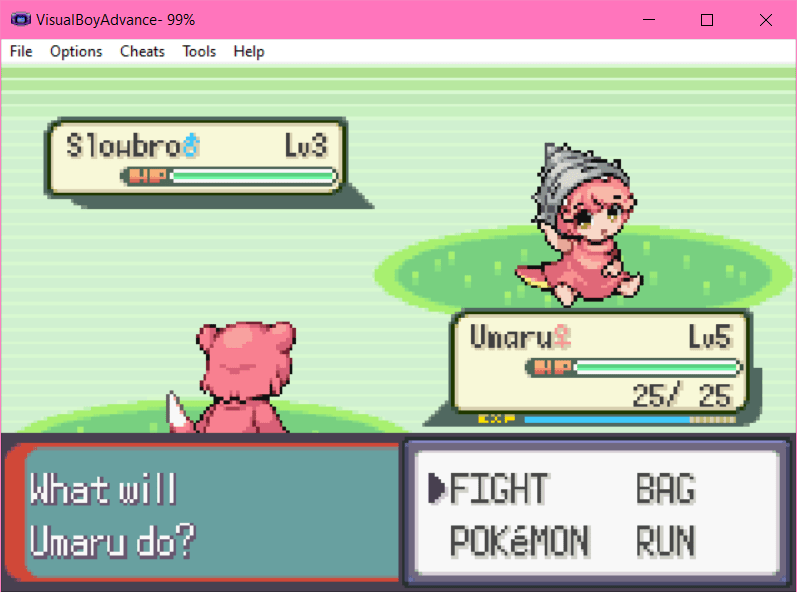Select the FIGHT battle command
797x592 pixels.
[498, 489]
